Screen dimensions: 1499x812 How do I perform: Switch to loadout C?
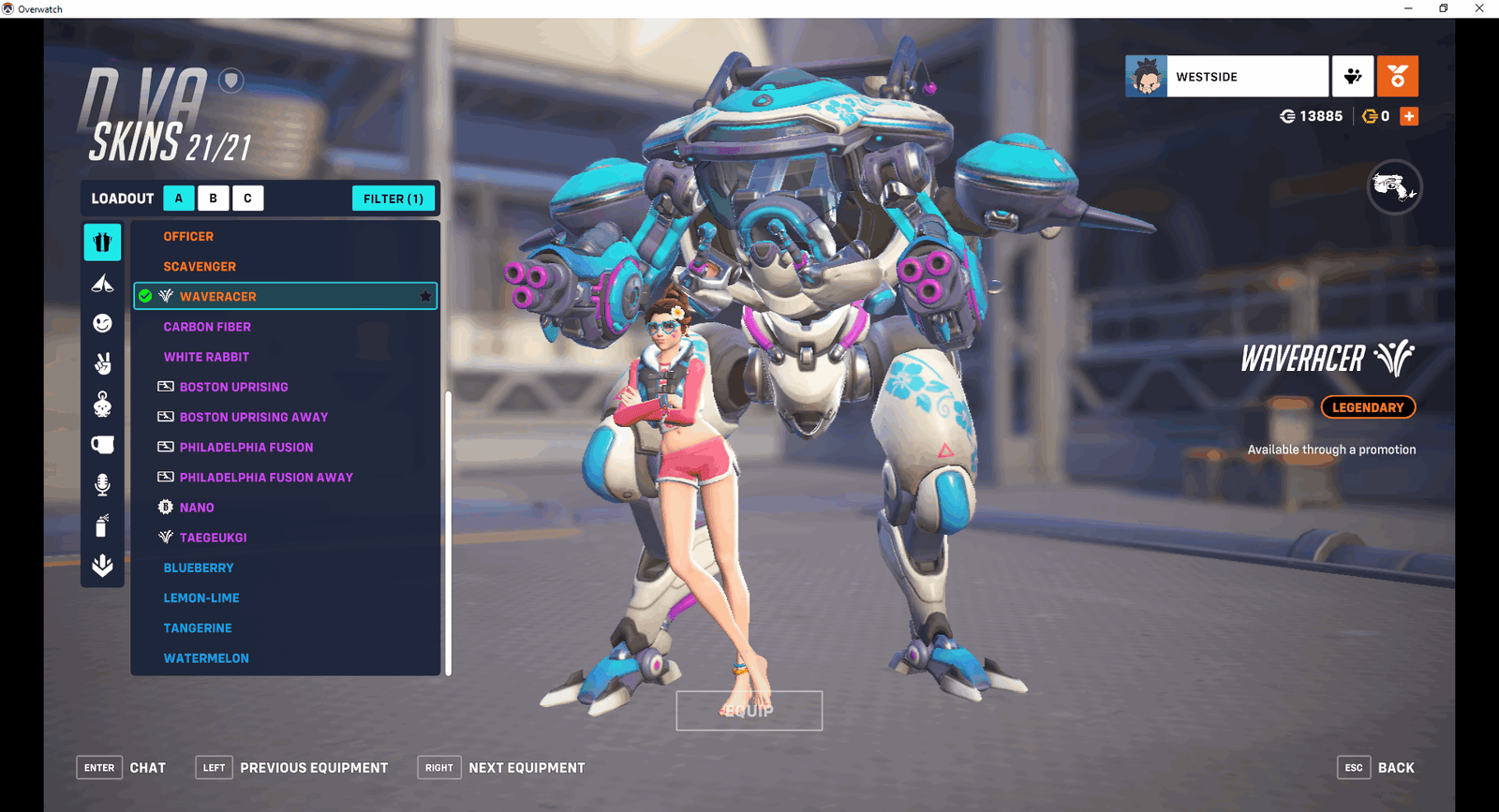click(x=247, y=199)
